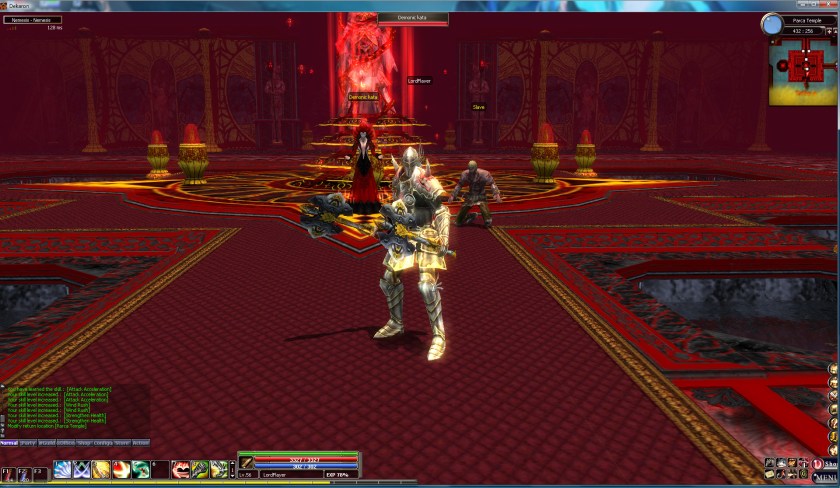Image resolution: width=840 pixels, height=488 pixels.
Task: Select the F2 quick slot
Action: click(x=23, y=470)
